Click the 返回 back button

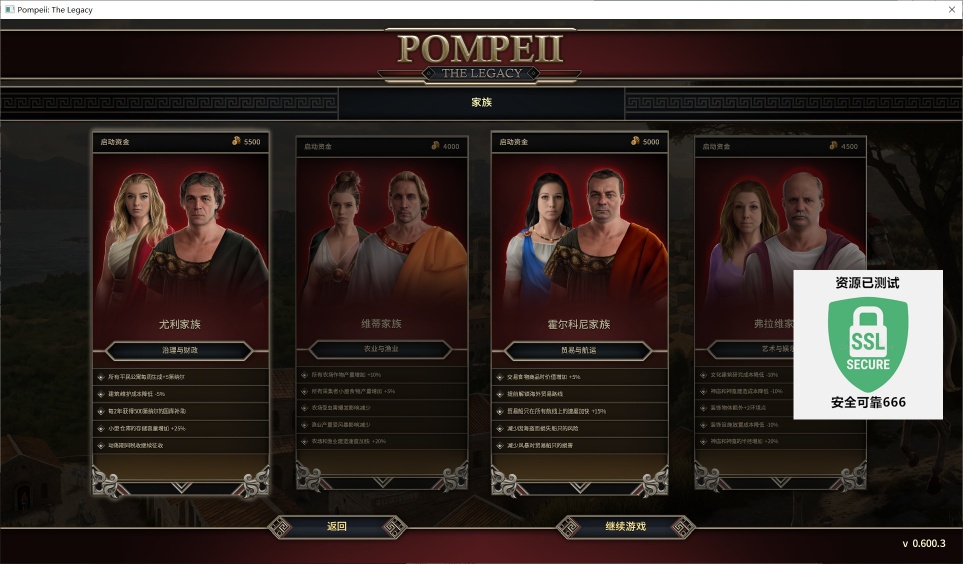coord(337,527)
